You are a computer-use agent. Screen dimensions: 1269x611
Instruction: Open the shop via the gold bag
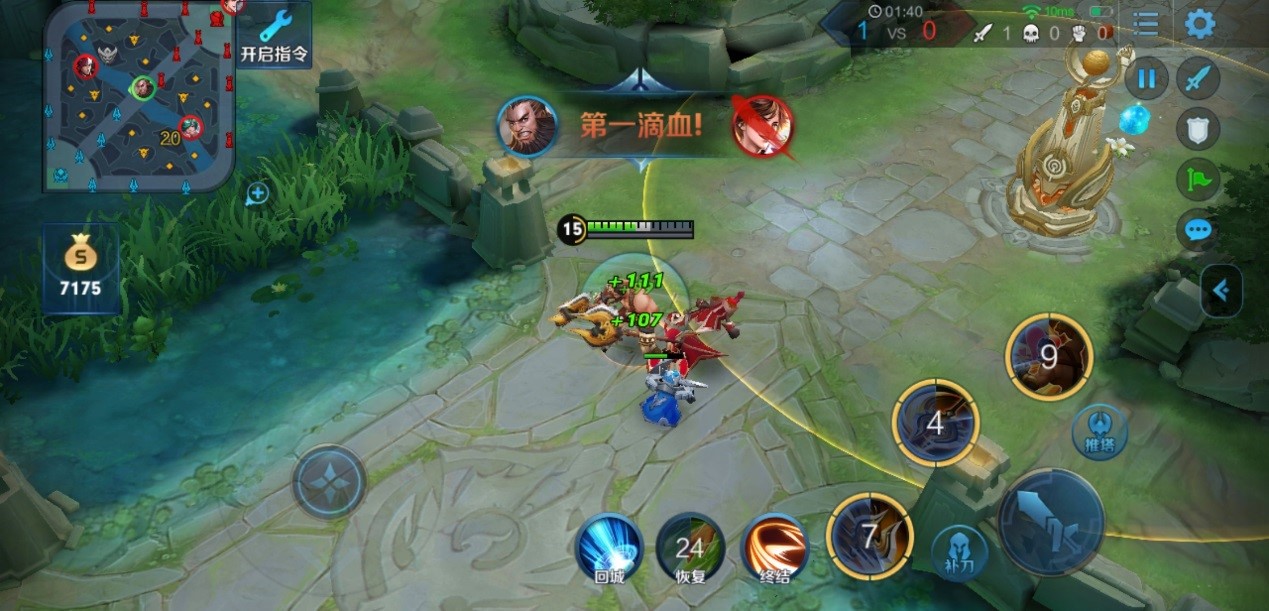pyautogui.click(x=81, y=267)
